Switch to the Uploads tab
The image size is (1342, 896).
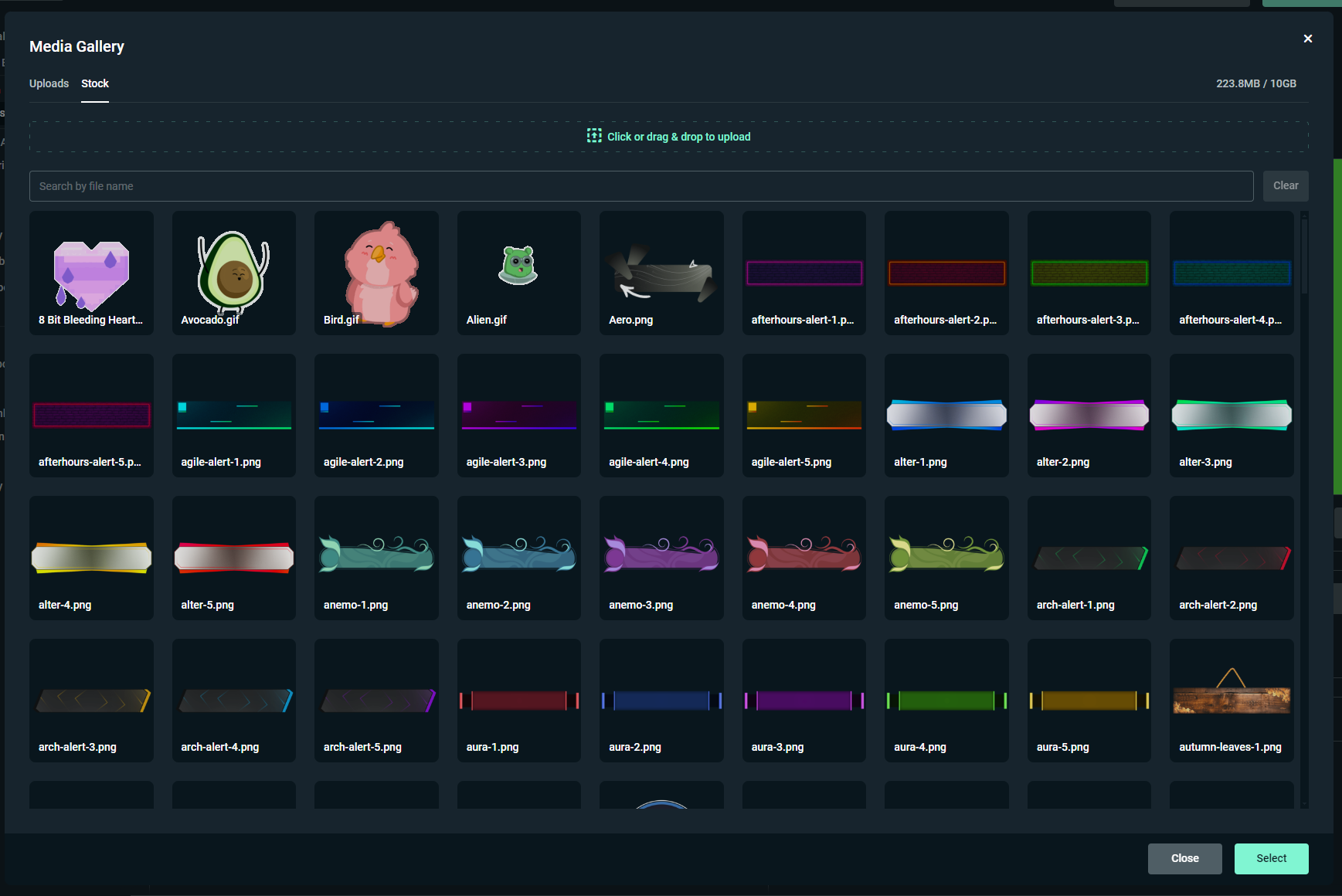tap(49, 83)
